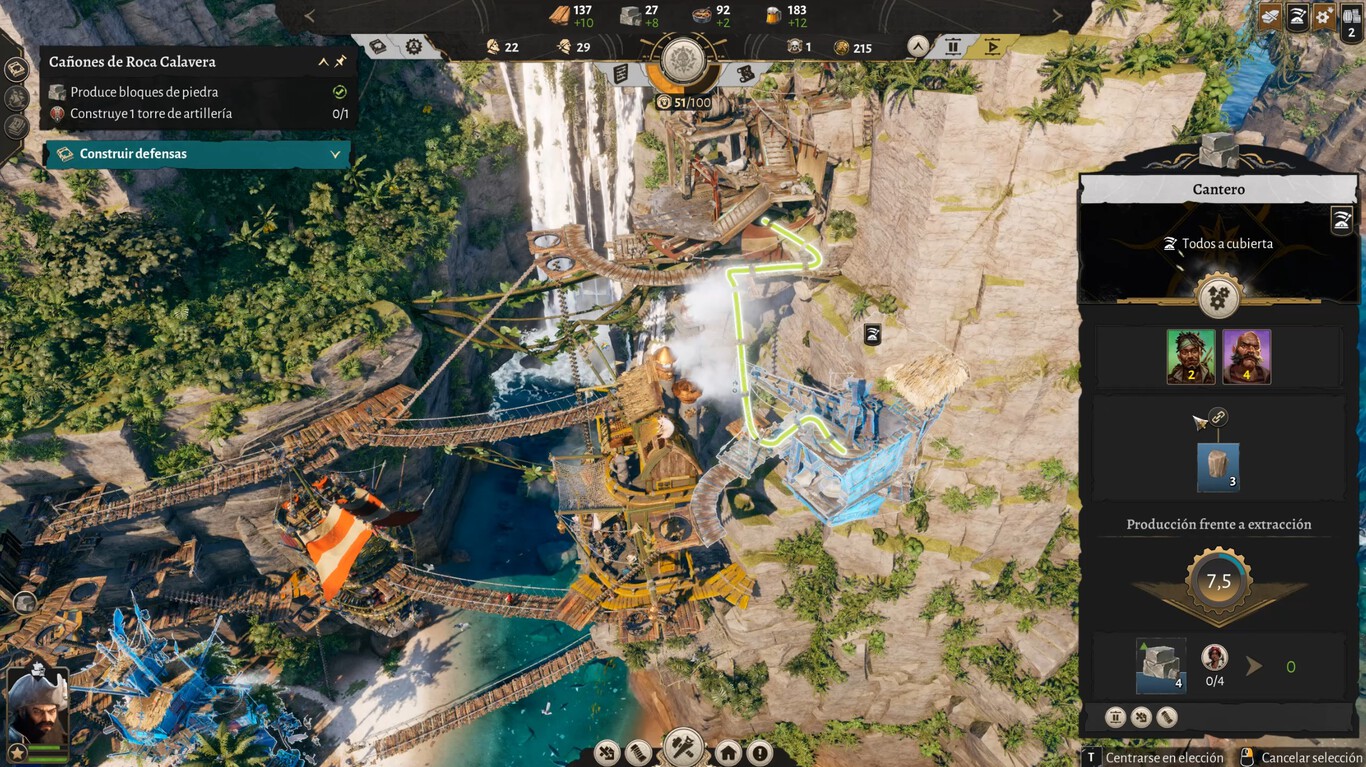Click the house icon in bottom toolbar

[728, 752]
